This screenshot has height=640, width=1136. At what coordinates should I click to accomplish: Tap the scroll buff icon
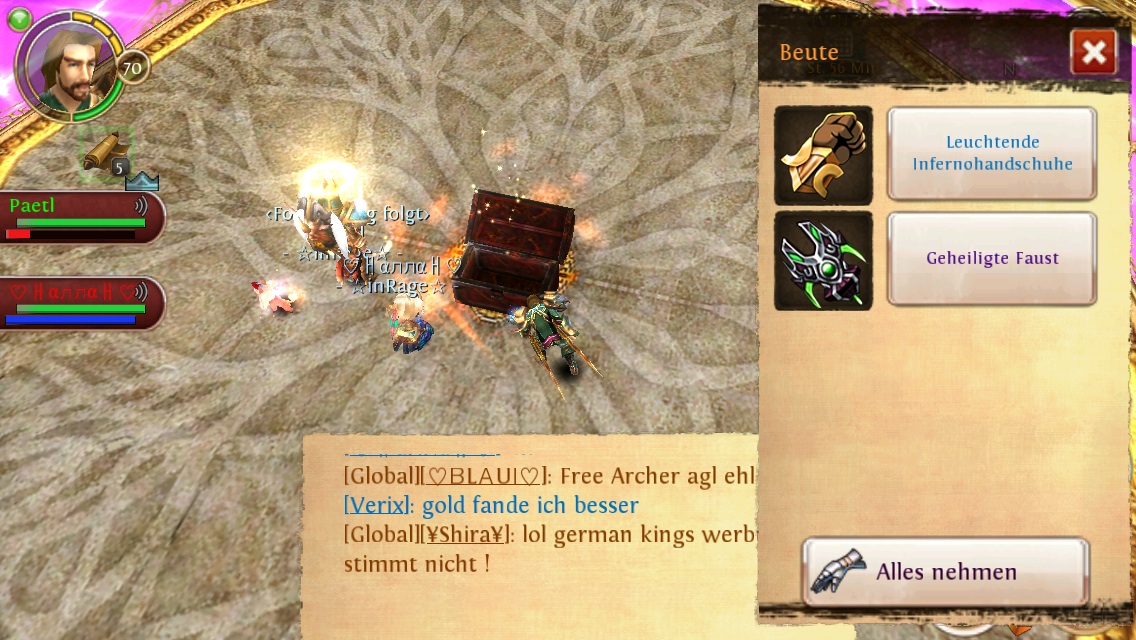[x=106, y=153]
